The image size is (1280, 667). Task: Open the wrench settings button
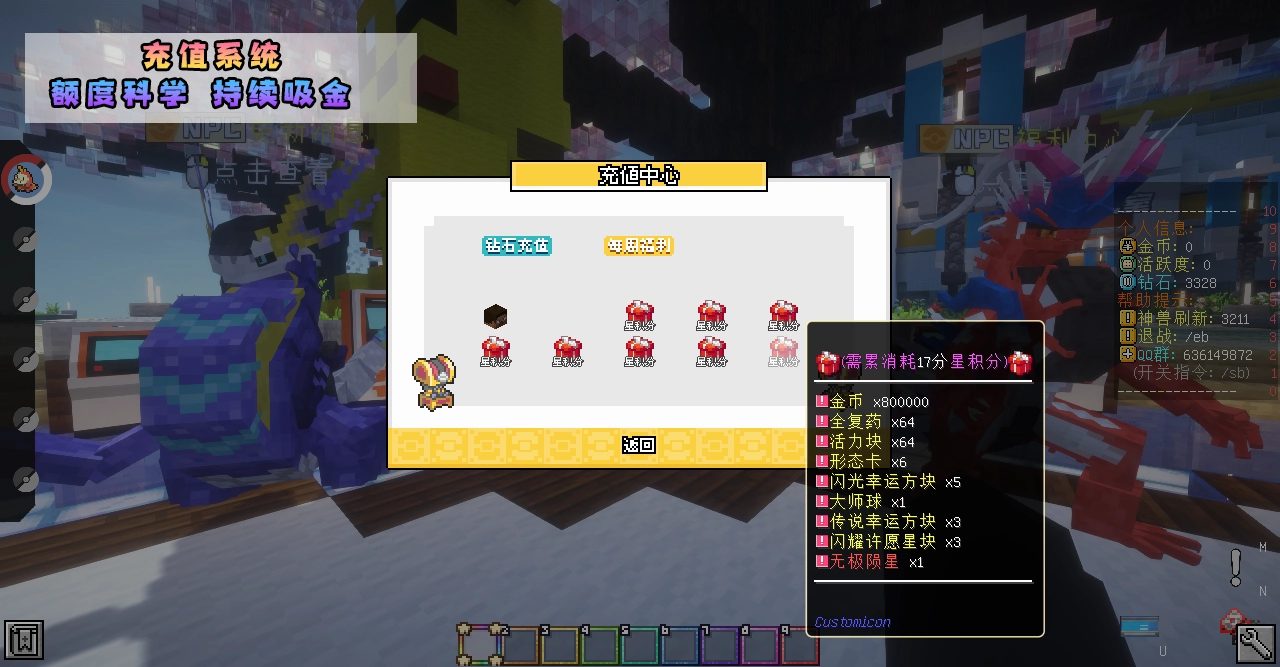pyautogui.click(x=1255, y=643)
